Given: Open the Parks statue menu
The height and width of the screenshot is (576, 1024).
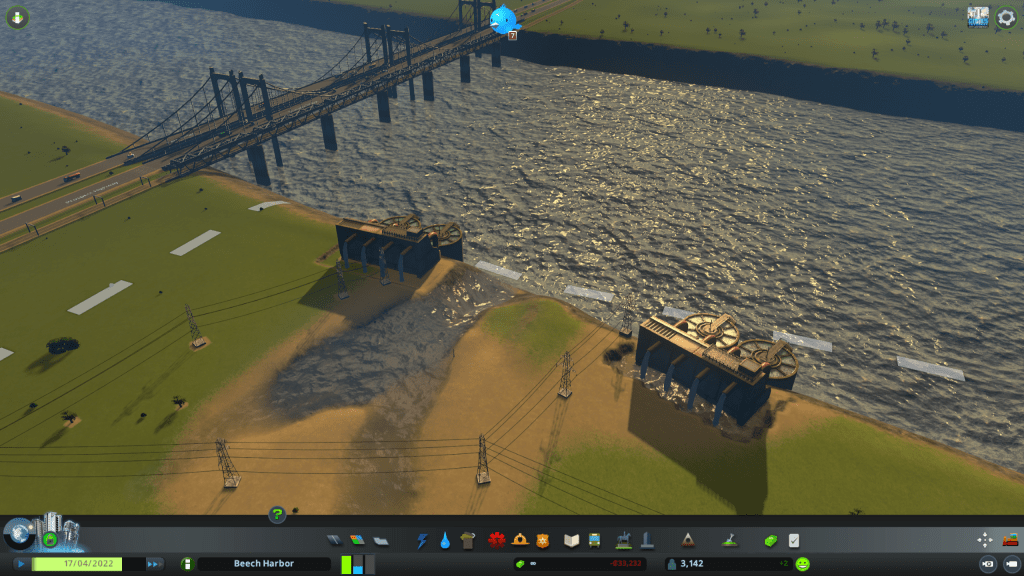Looking at the screenshot, I should click(x=623, y=540).
